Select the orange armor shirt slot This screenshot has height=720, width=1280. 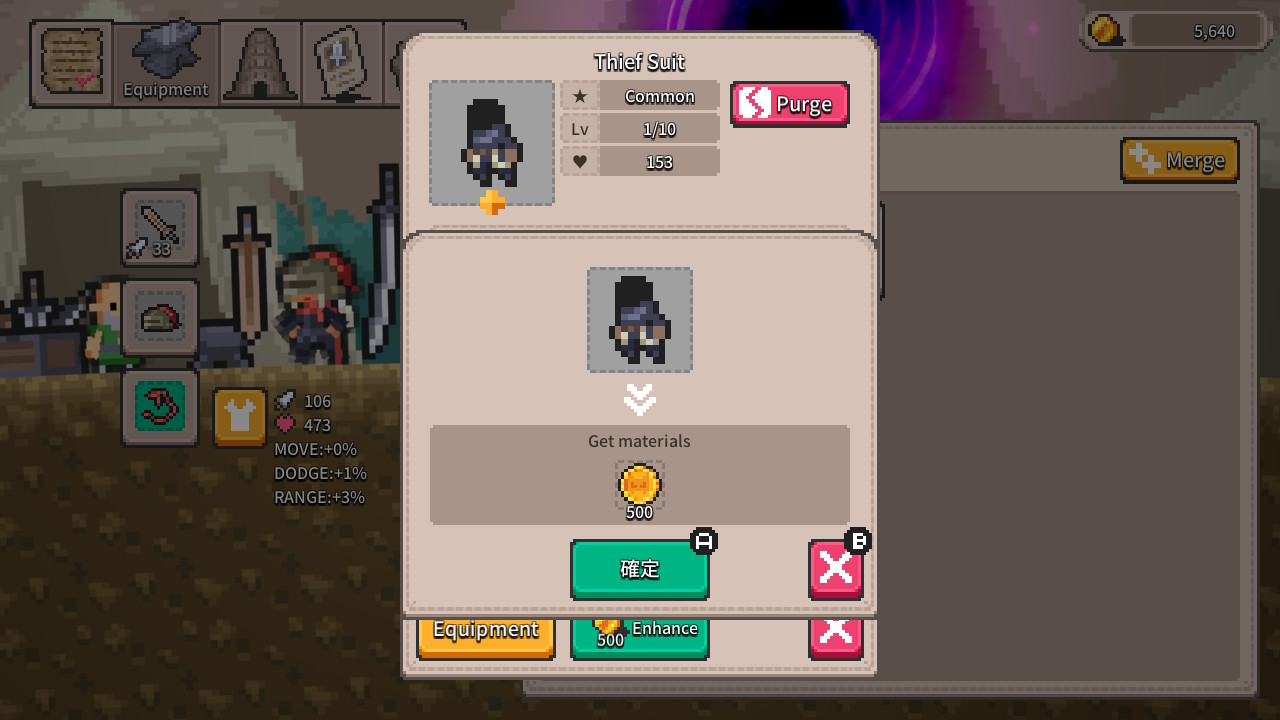click(x=240, y=417)
